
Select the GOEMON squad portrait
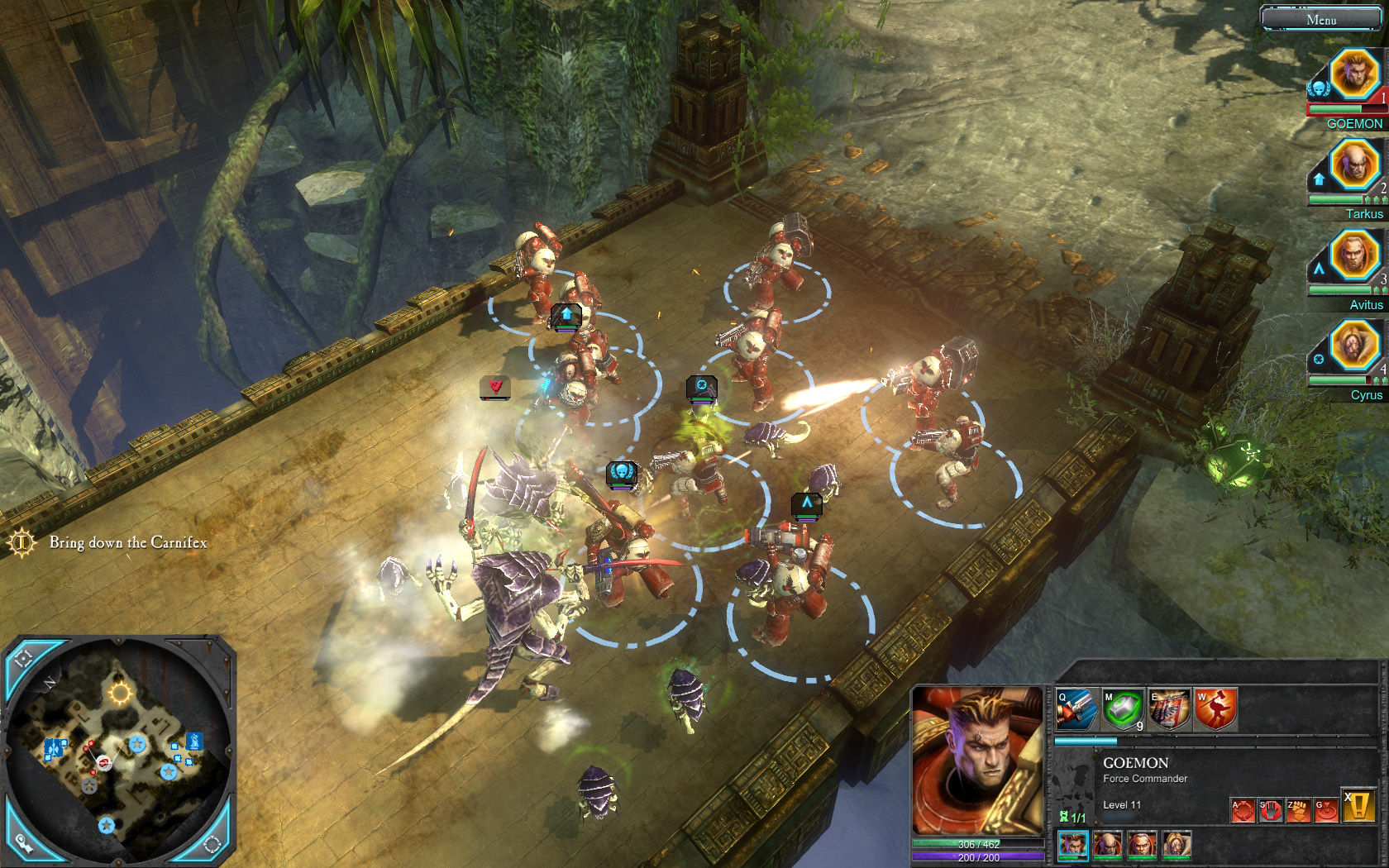(x=1354, y=74)
